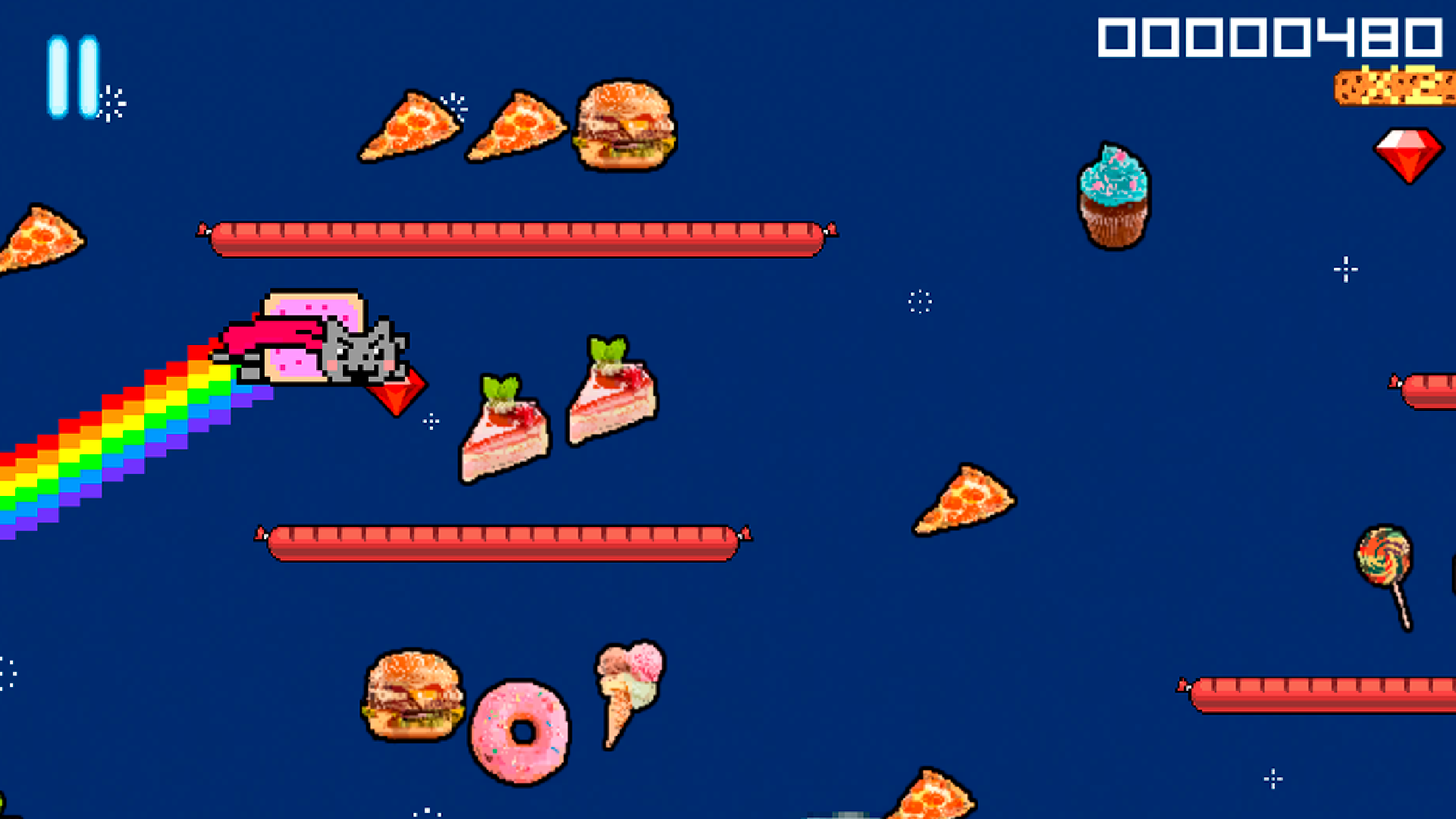Click the upper hot dog platform
1456x819 pixels.
pos(516,235)
